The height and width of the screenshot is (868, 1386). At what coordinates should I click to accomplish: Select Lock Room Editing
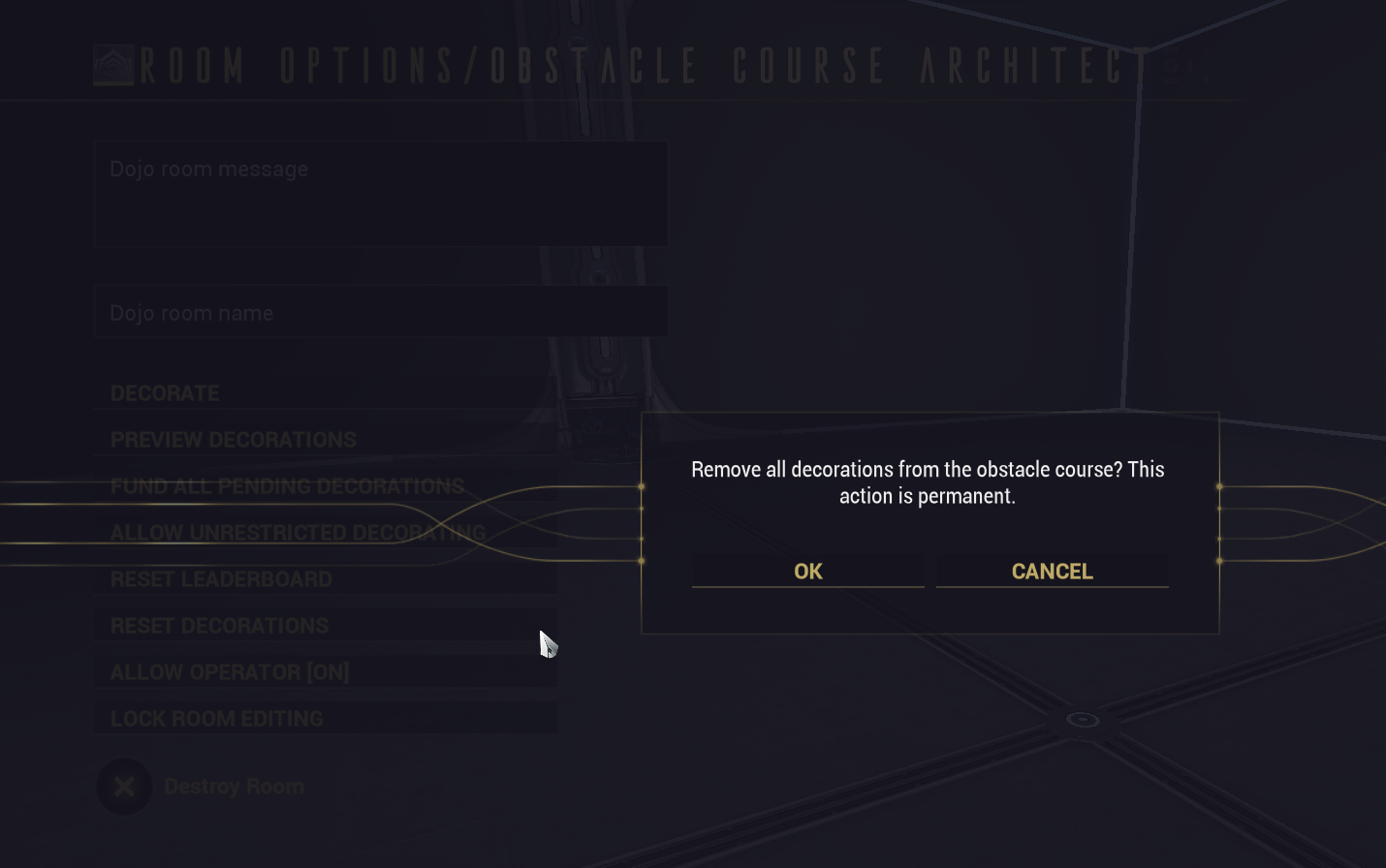pyautogui.click(x=326, y=719)
